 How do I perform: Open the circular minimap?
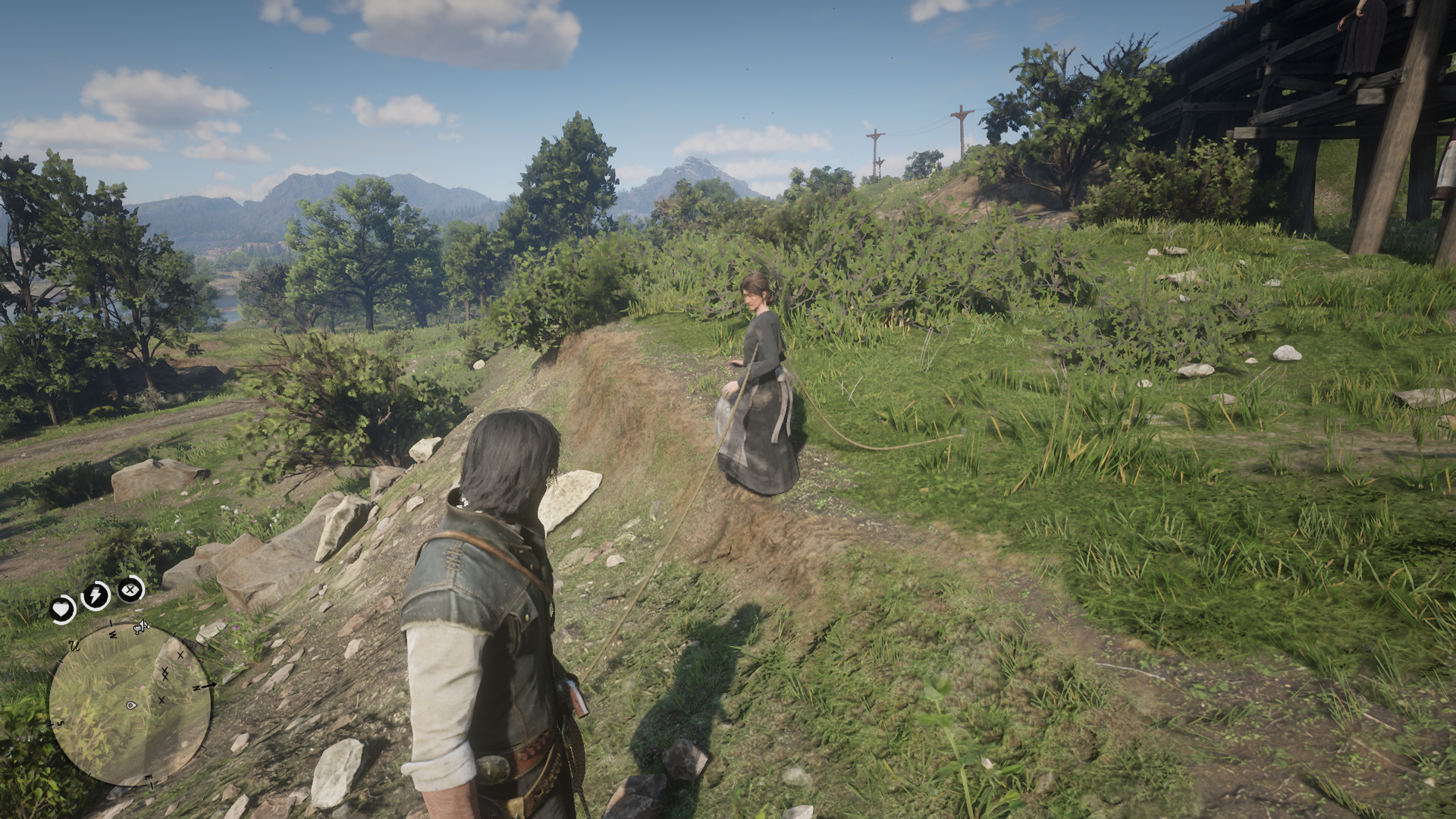(x=130, y=704)
